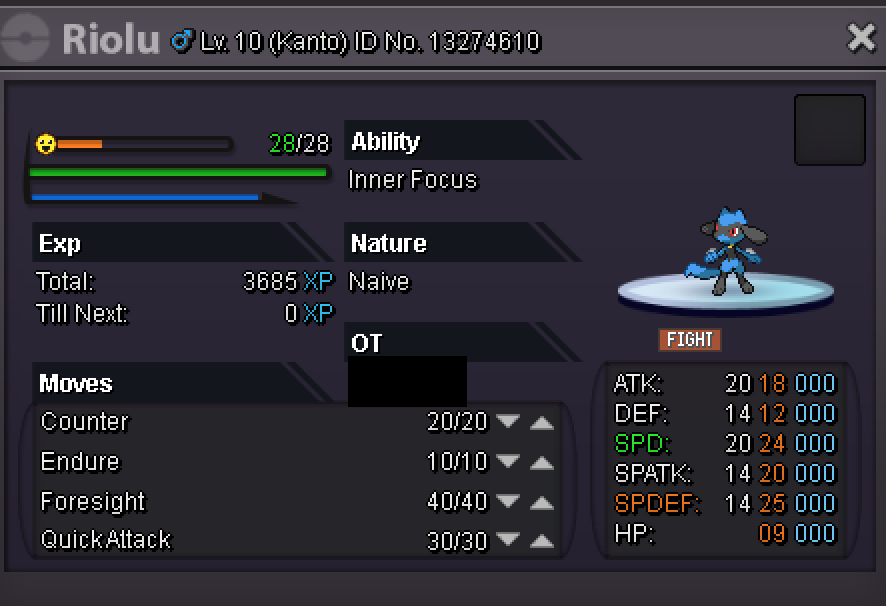The height and width of the screenshot is (606, 886).
Task: Select the Counter move row
Action: point(85,422)
